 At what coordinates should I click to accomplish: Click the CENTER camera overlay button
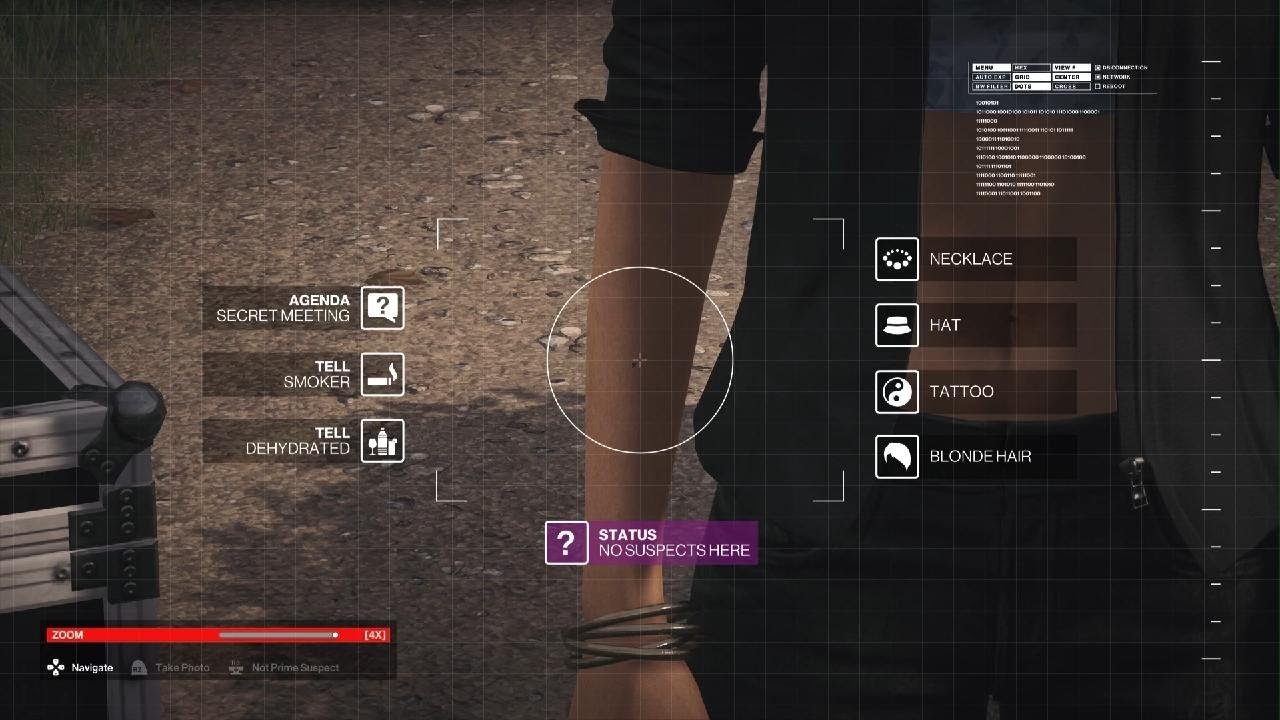click(x=1070, y=77)
